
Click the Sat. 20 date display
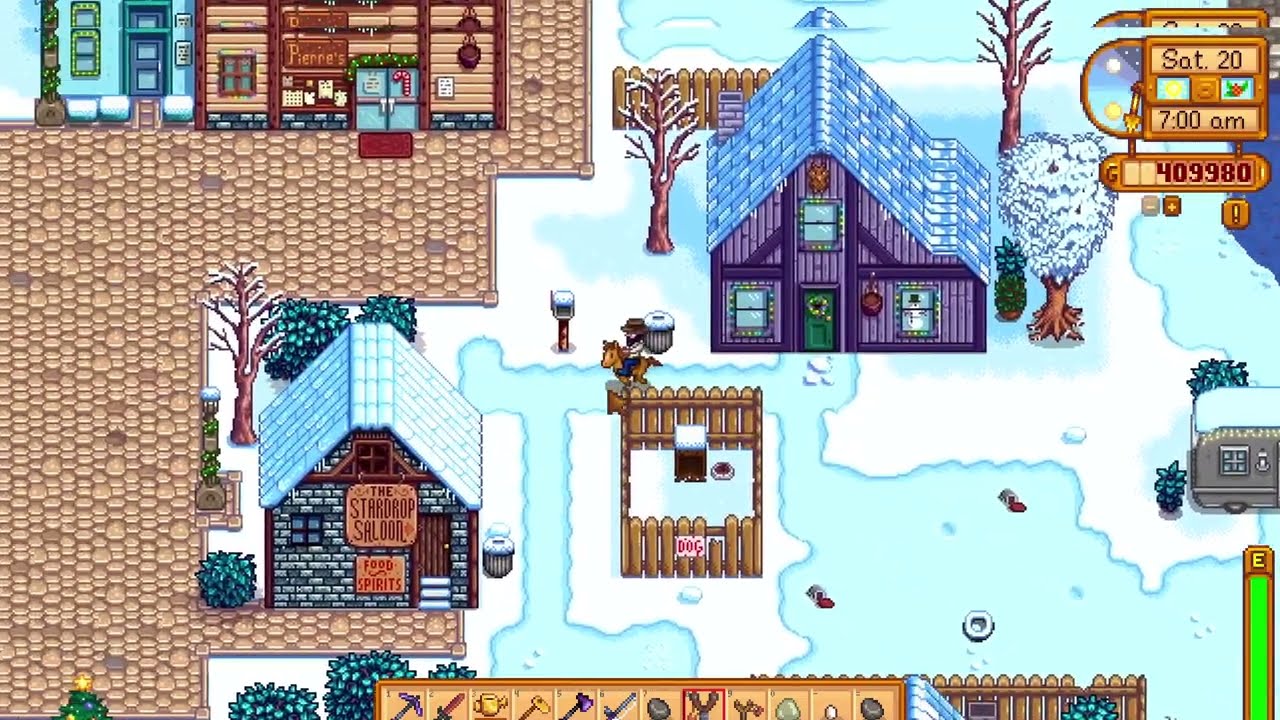tap(1203, 60)
